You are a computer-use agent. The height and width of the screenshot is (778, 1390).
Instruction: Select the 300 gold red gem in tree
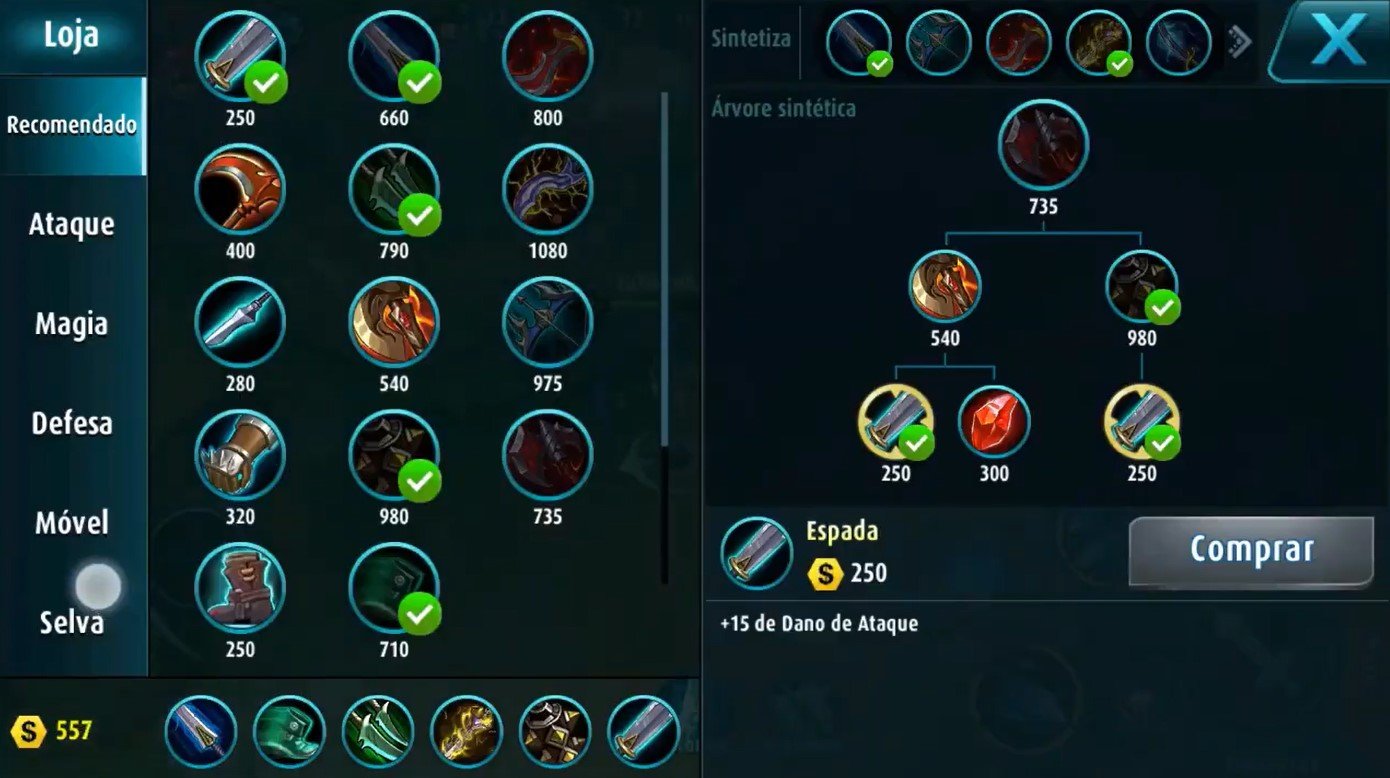coord(994,421)
